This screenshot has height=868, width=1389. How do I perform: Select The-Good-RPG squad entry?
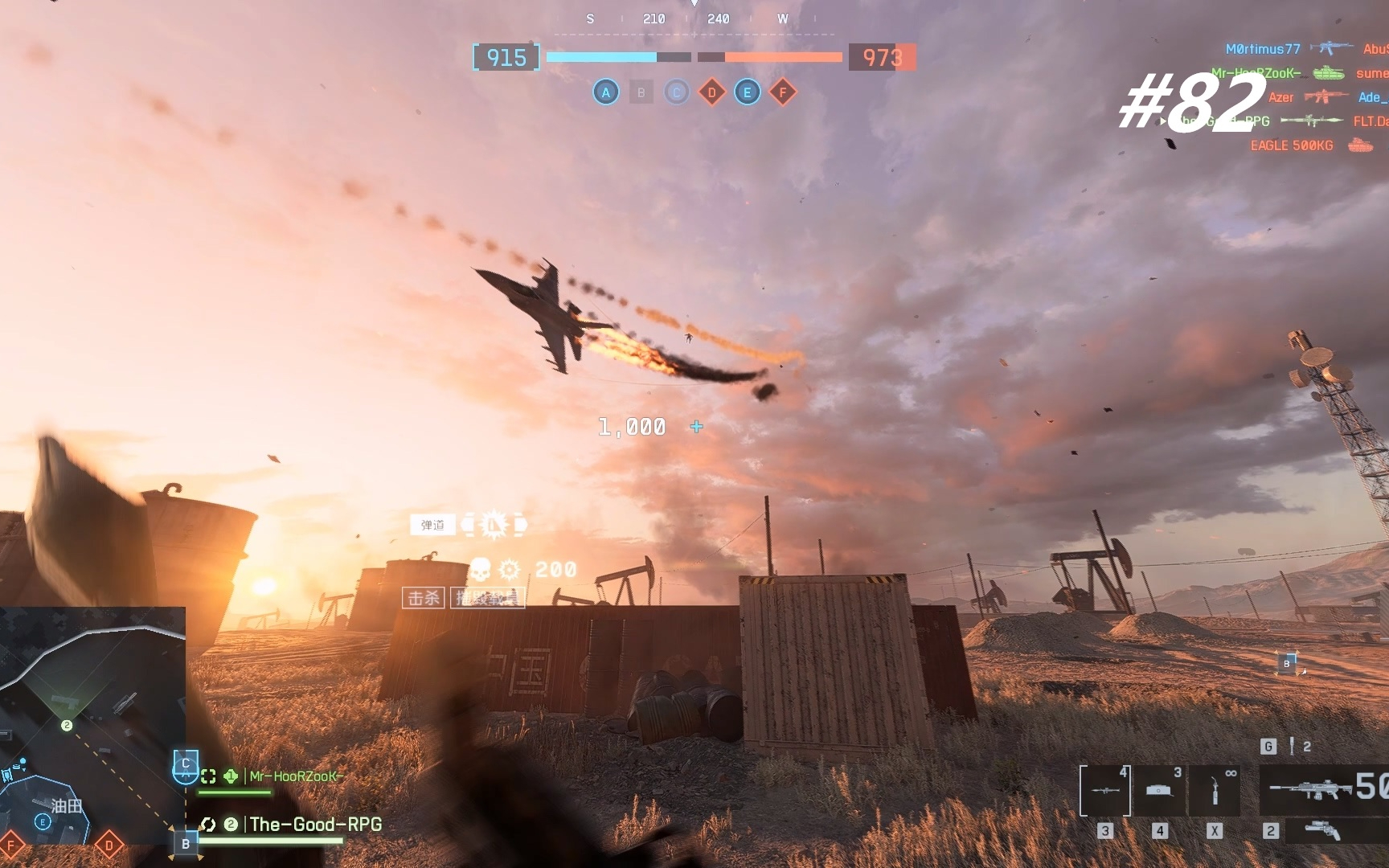pos(315,825)
